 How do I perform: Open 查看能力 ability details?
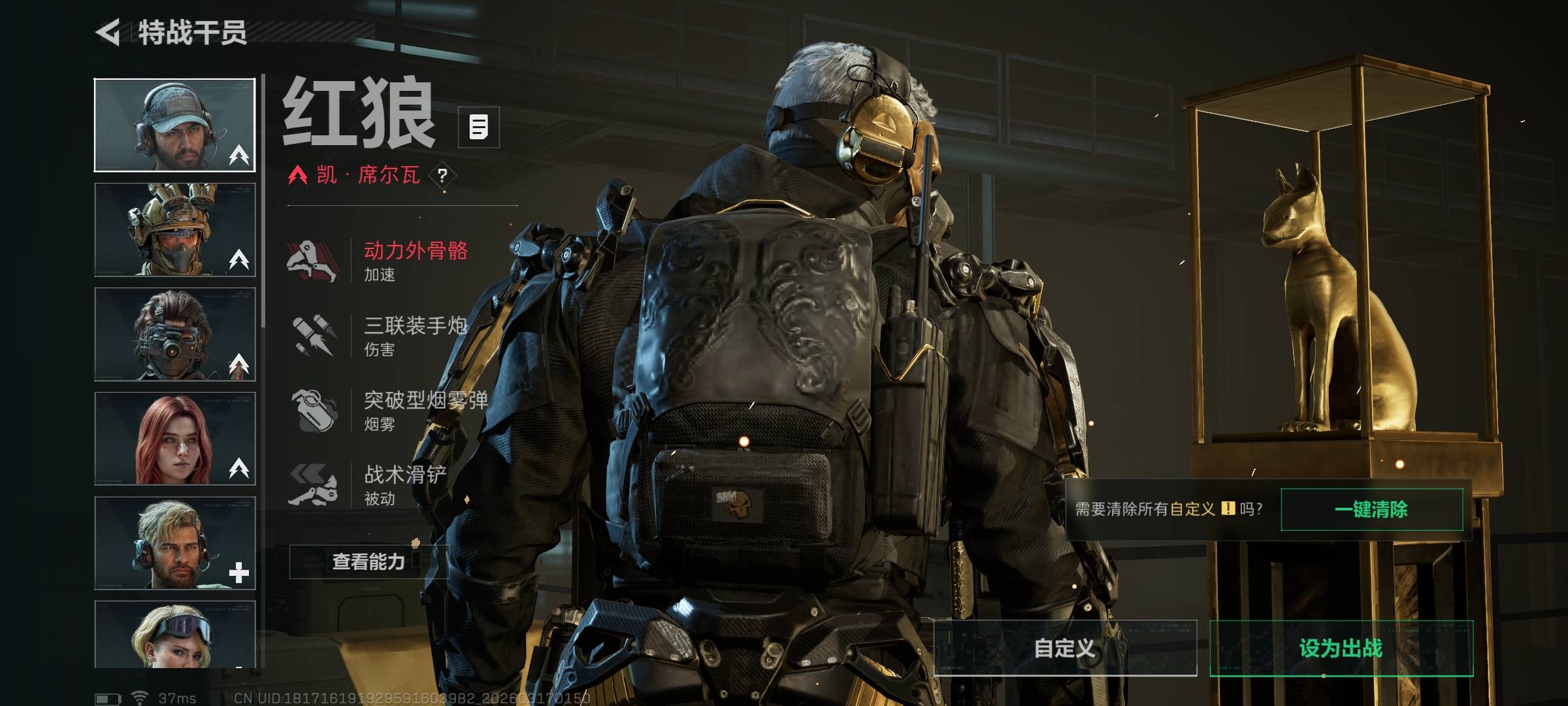(x=368, y=562)
